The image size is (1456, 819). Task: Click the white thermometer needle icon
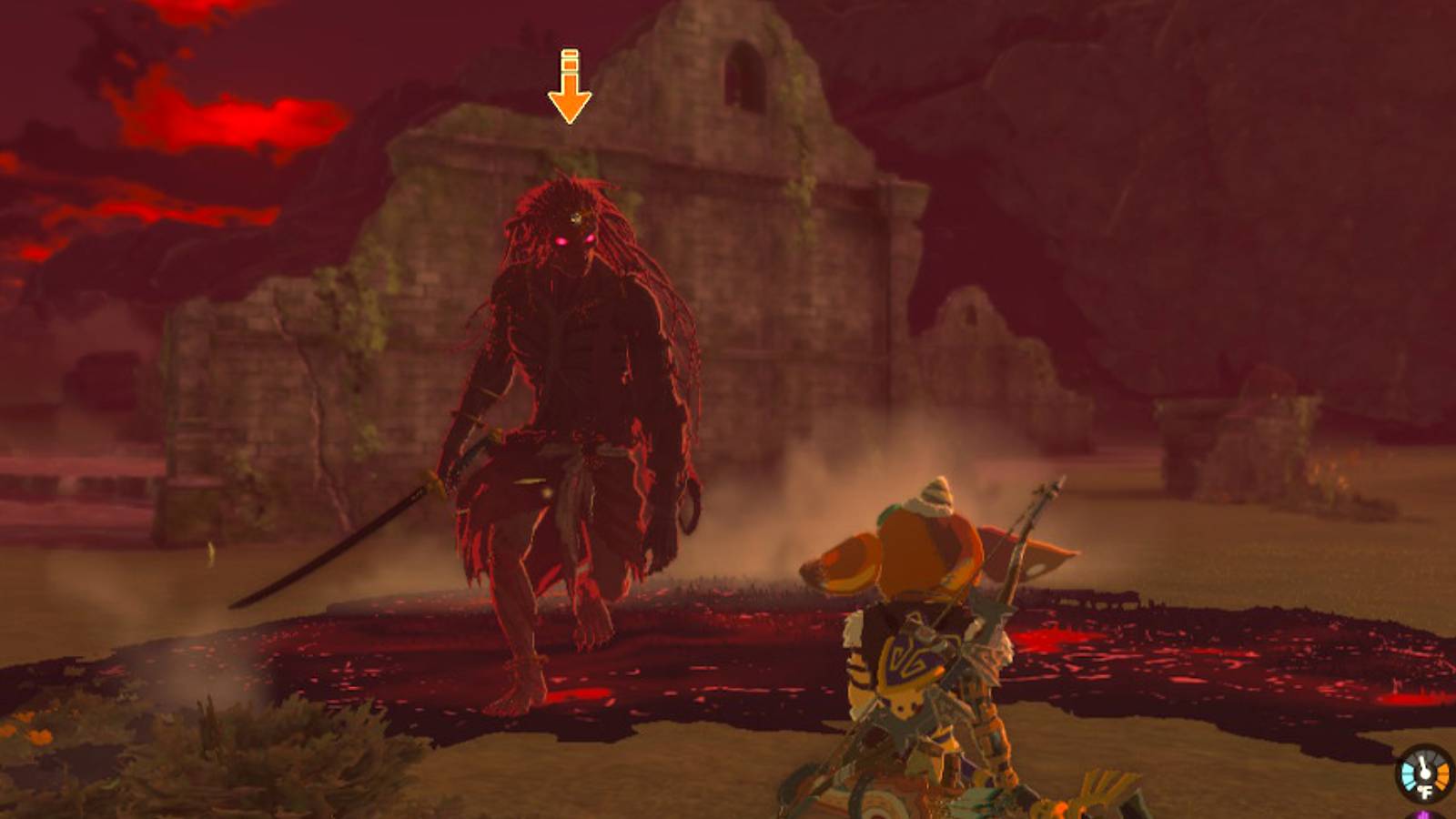pos(1424,768)
